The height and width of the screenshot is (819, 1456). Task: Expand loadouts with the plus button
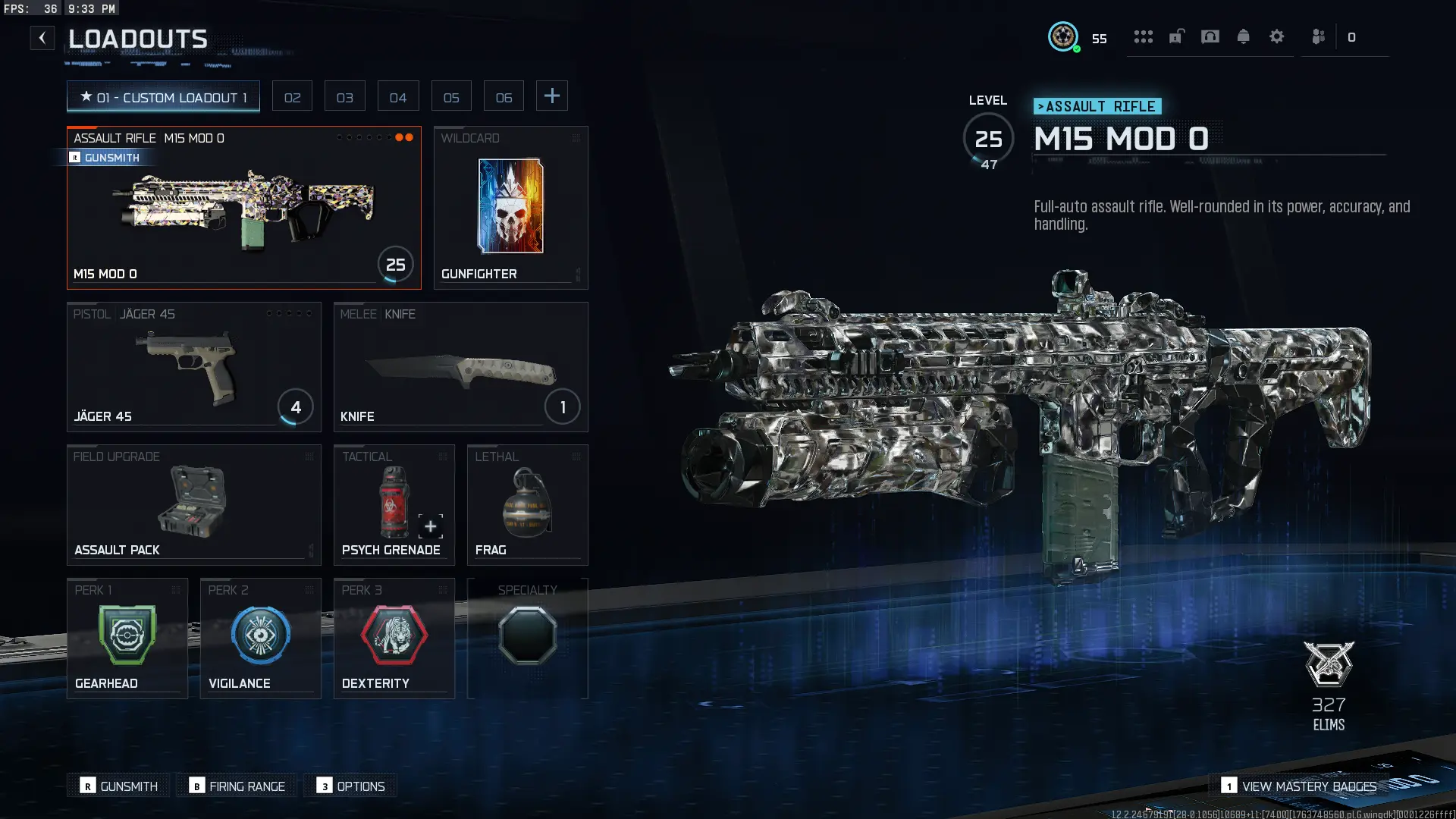tap(552, 96)
